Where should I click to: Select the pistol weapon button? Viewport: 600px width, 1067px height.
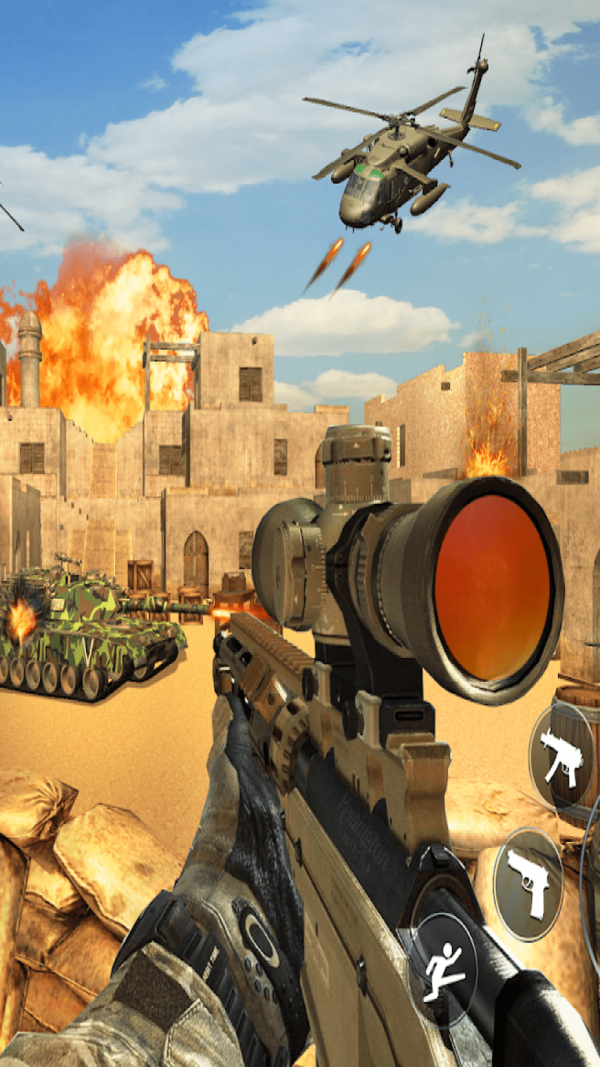528,882
